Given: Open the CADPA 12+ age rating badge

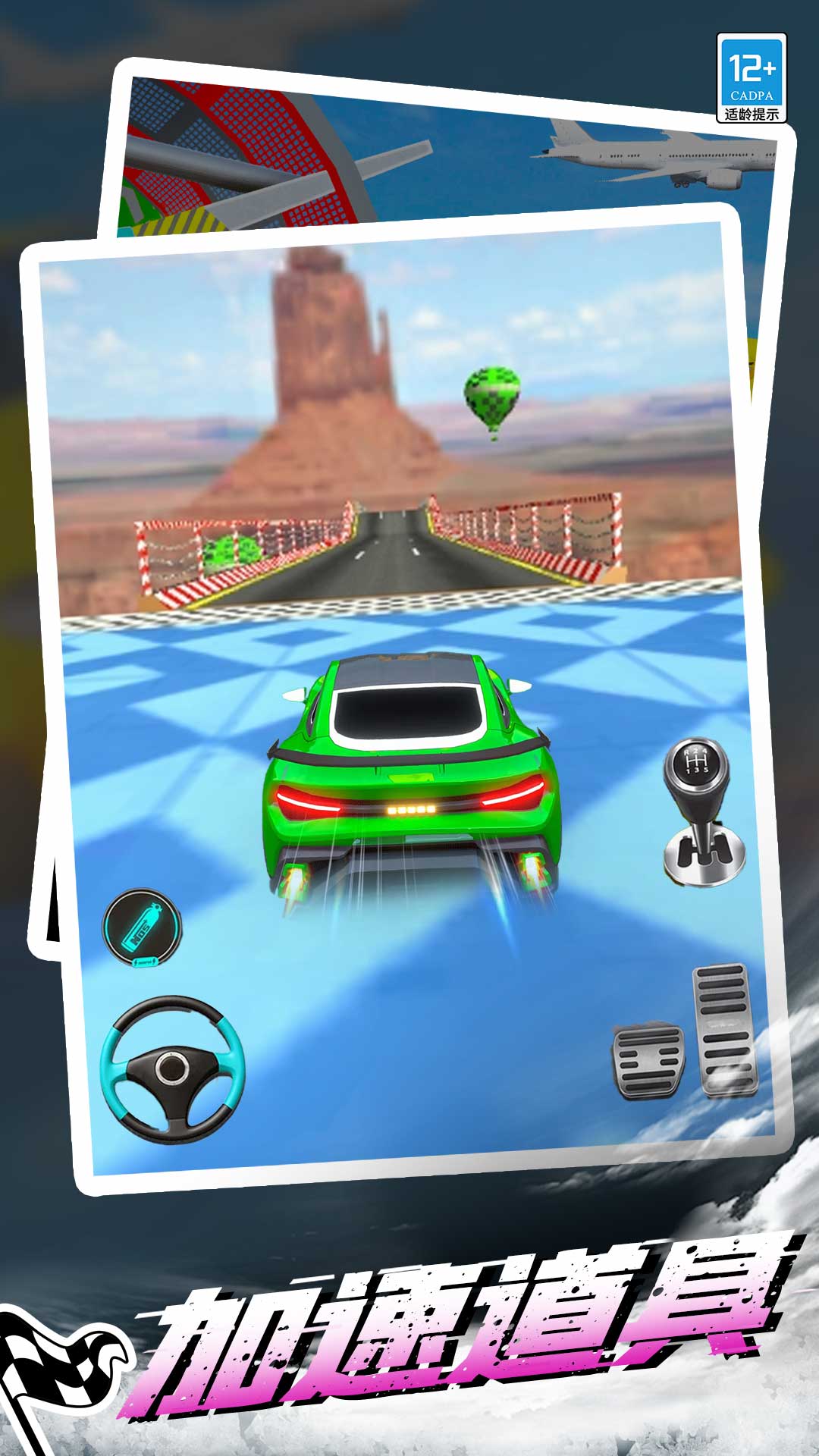Looking at the screenshot, I should point(752,78).
